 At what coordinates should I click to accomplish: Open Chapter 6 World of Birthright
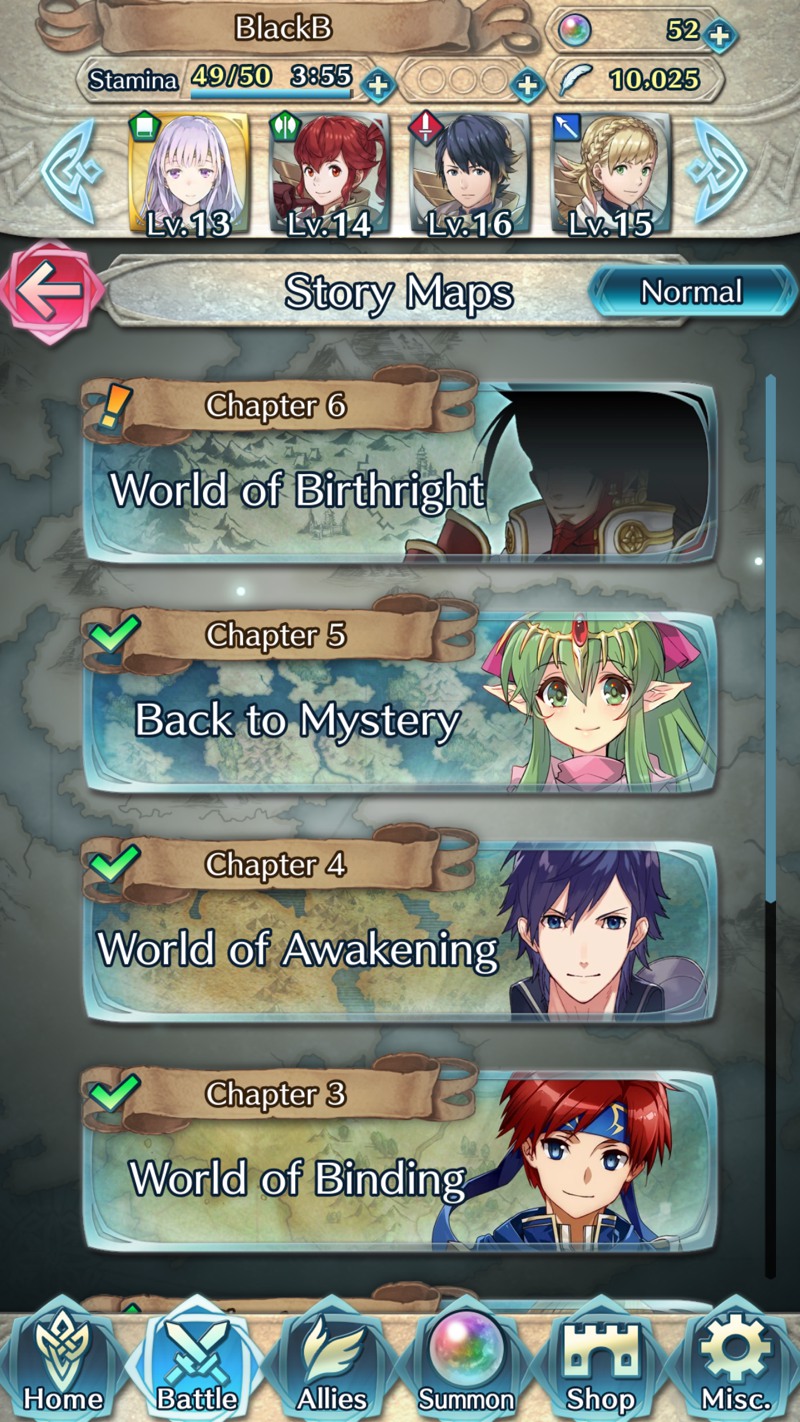pyautogui.click(x=400, y=472)
